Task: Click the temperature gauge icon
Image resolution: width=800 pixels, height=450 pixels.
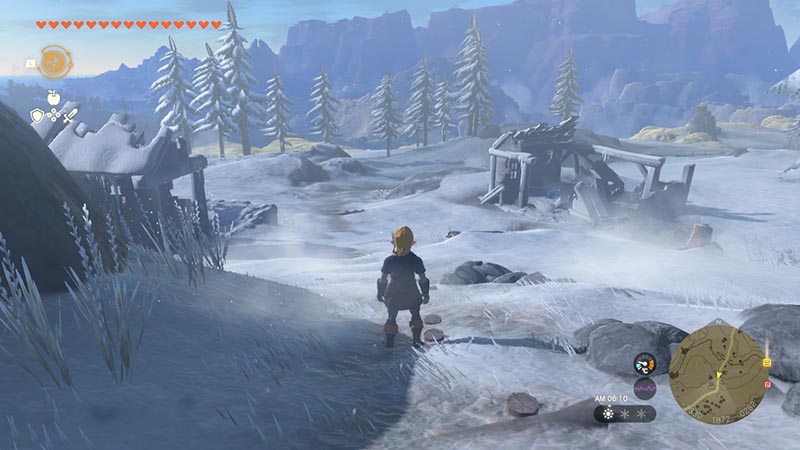Action: pos(644,364)
